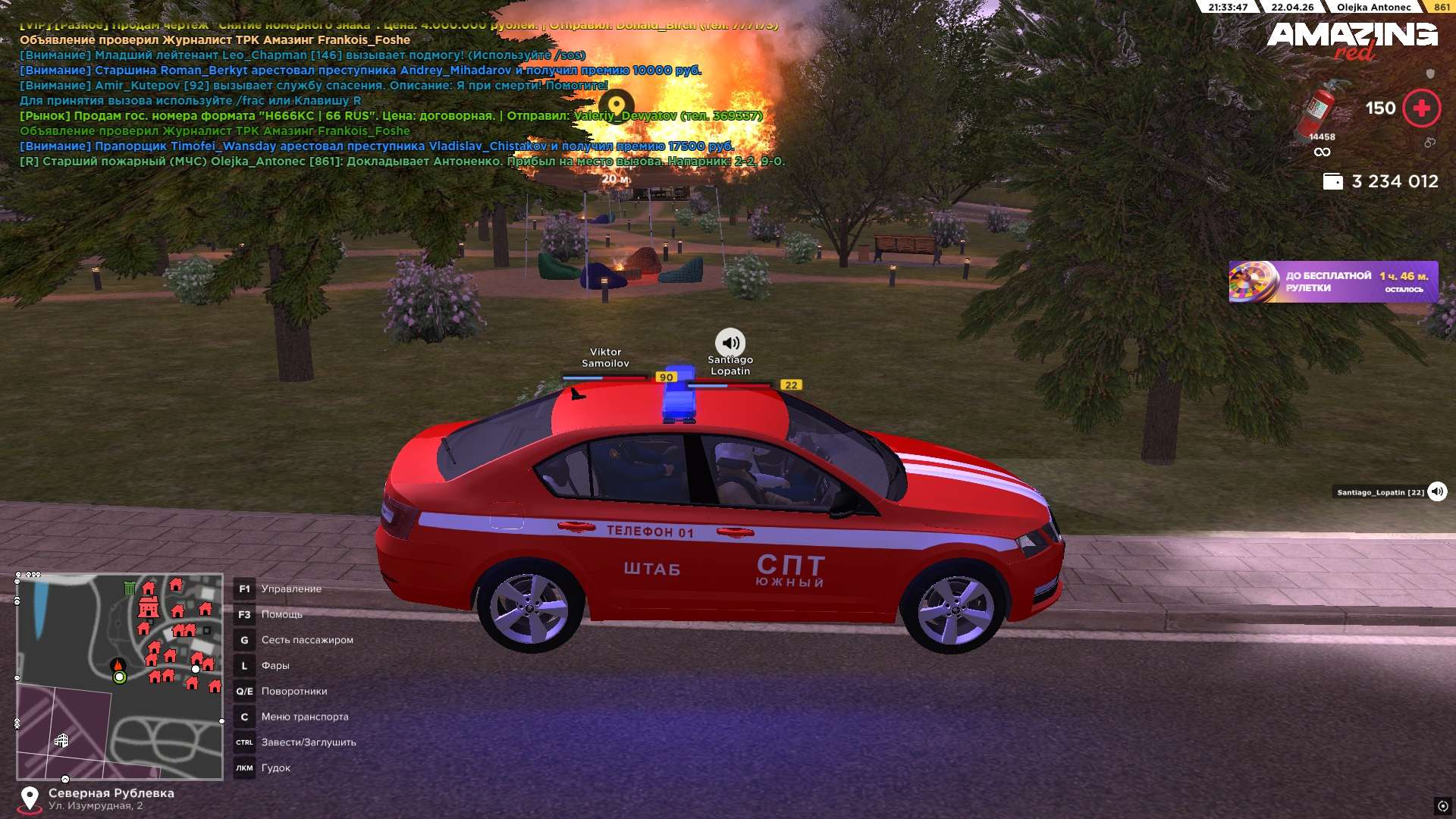The height and width of the screenshot is (819, 1456).
Task: Select the flame marker on the minimap
Action: click(118, 665)
